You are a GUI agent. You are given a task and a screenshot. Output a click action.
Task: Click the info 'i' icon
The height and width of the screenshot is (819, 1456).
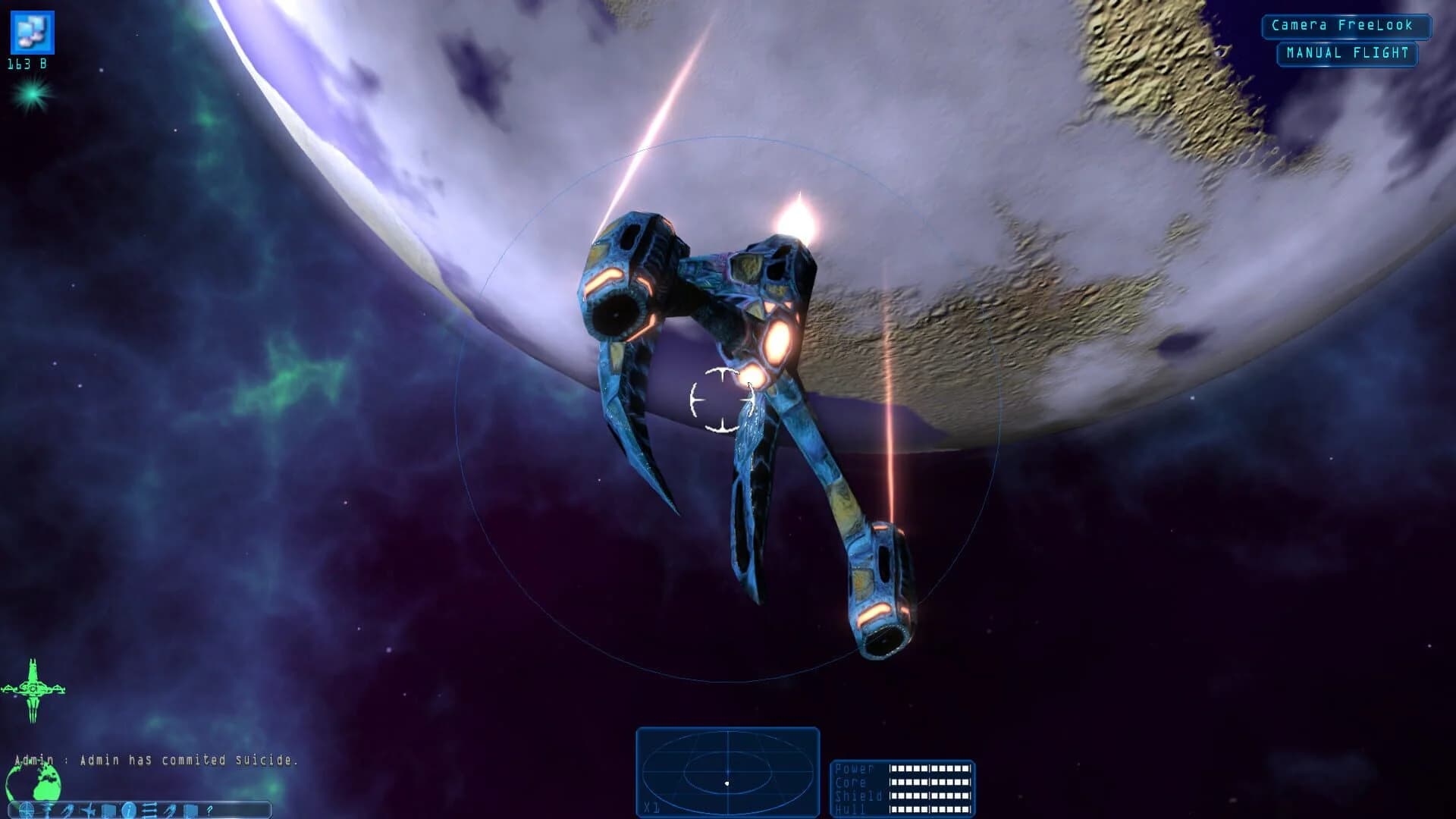click(x=129, y=810)
